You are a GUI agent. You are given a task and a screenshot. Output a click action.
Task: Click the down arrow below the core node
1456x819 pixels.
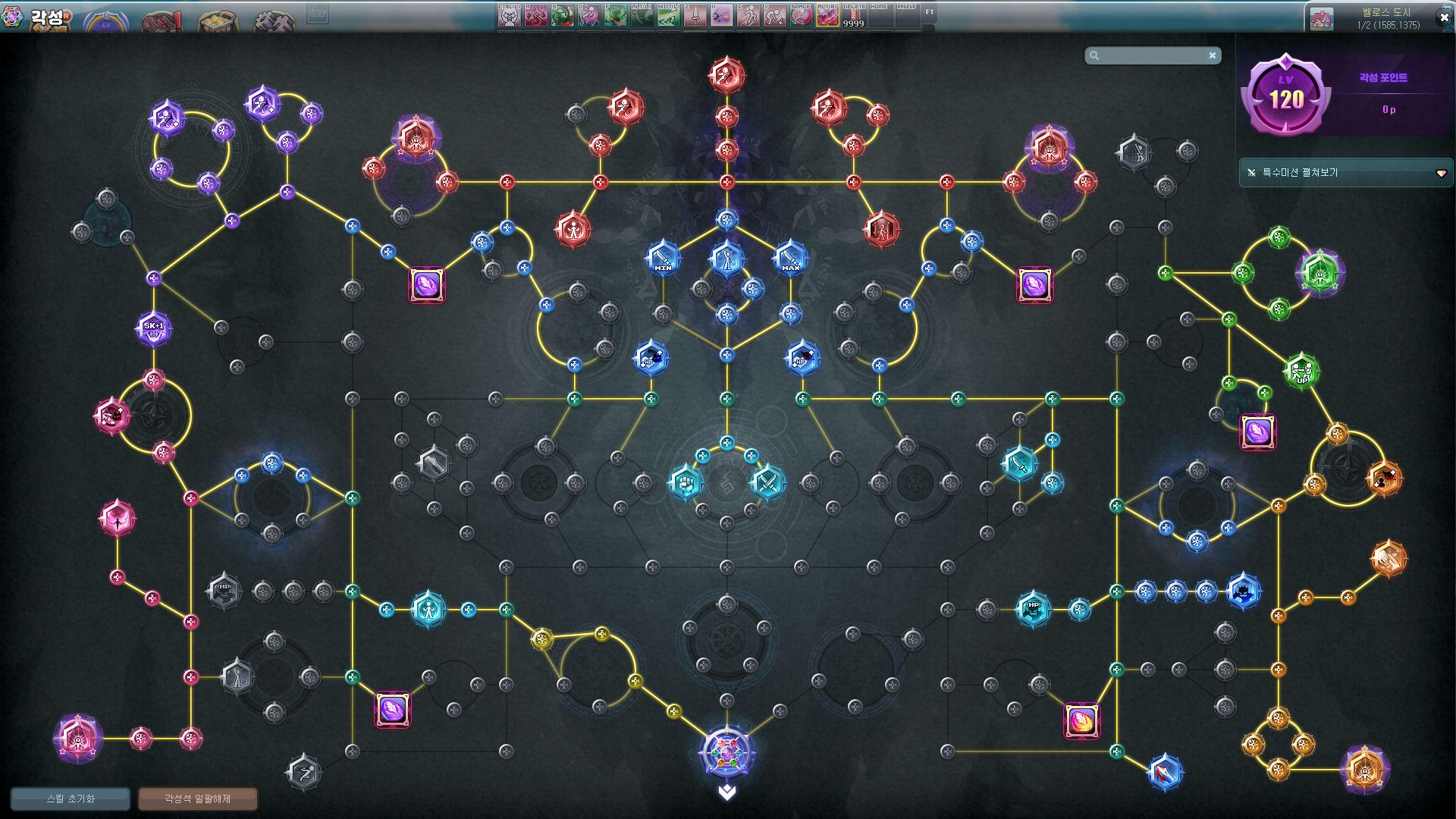[x=726, y=792]
